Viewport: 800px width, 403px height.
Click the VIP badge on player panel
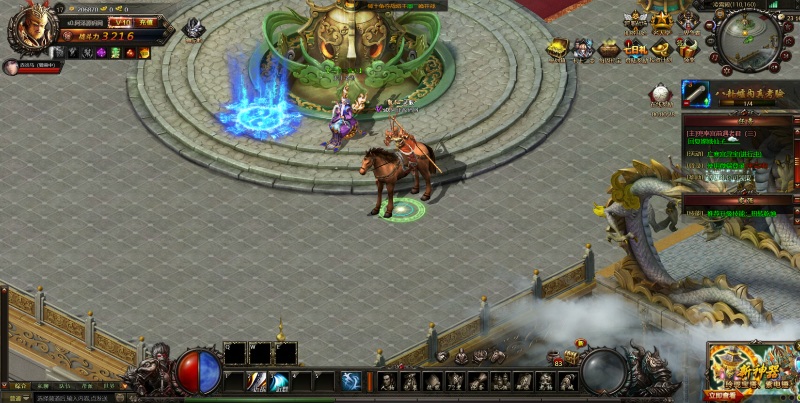pos(119,20)
